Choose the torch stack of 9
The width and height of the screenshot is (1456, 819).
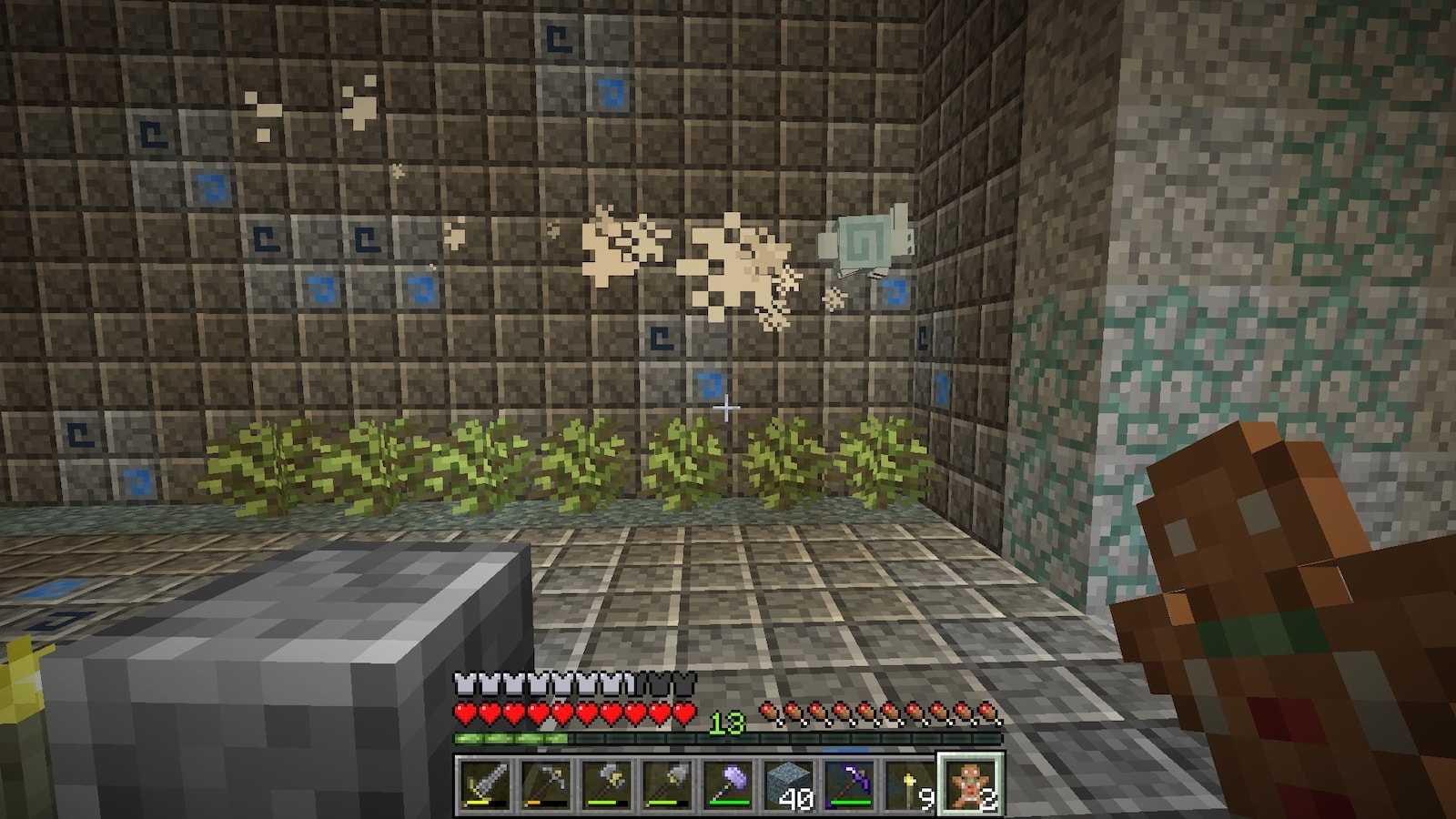910,783
